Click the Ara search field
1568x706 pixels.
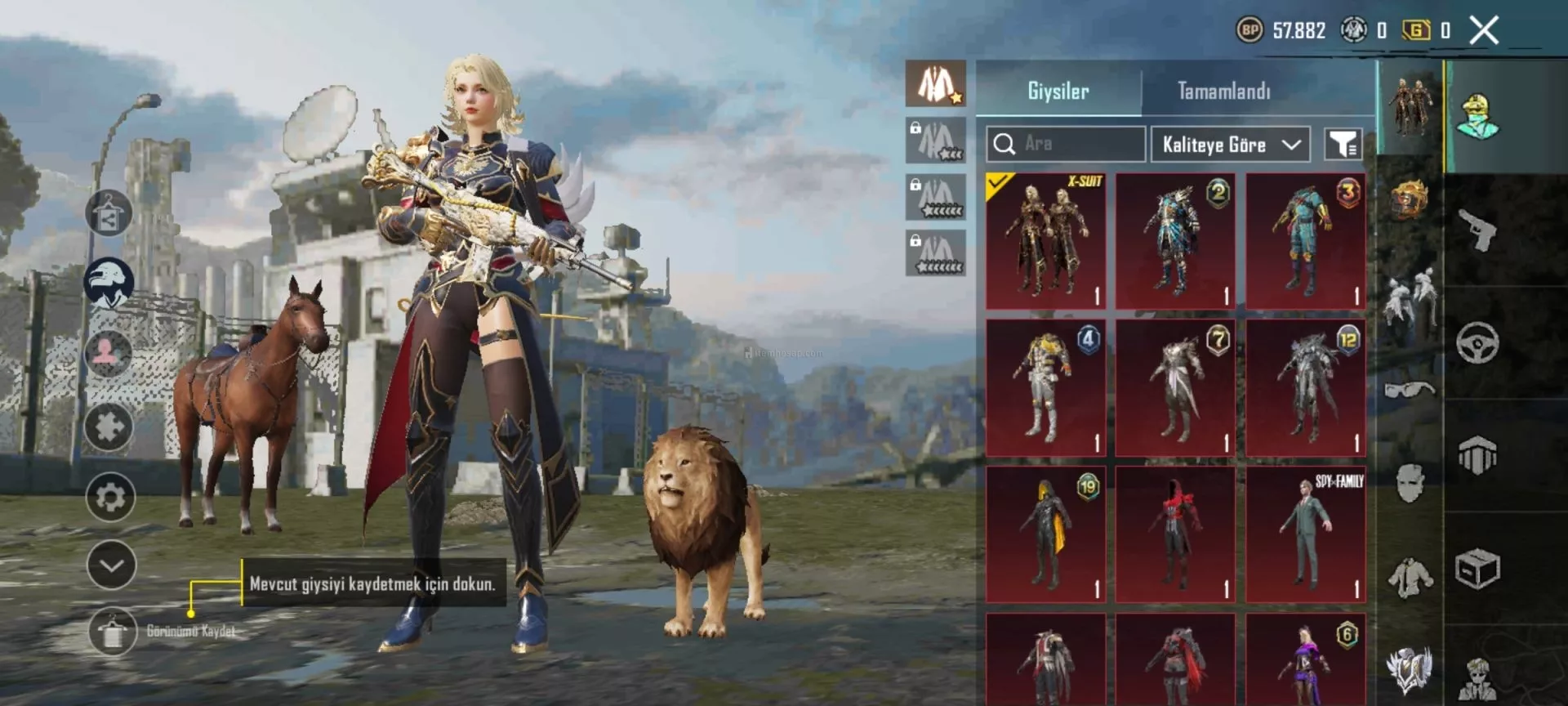coord(1065,144)
